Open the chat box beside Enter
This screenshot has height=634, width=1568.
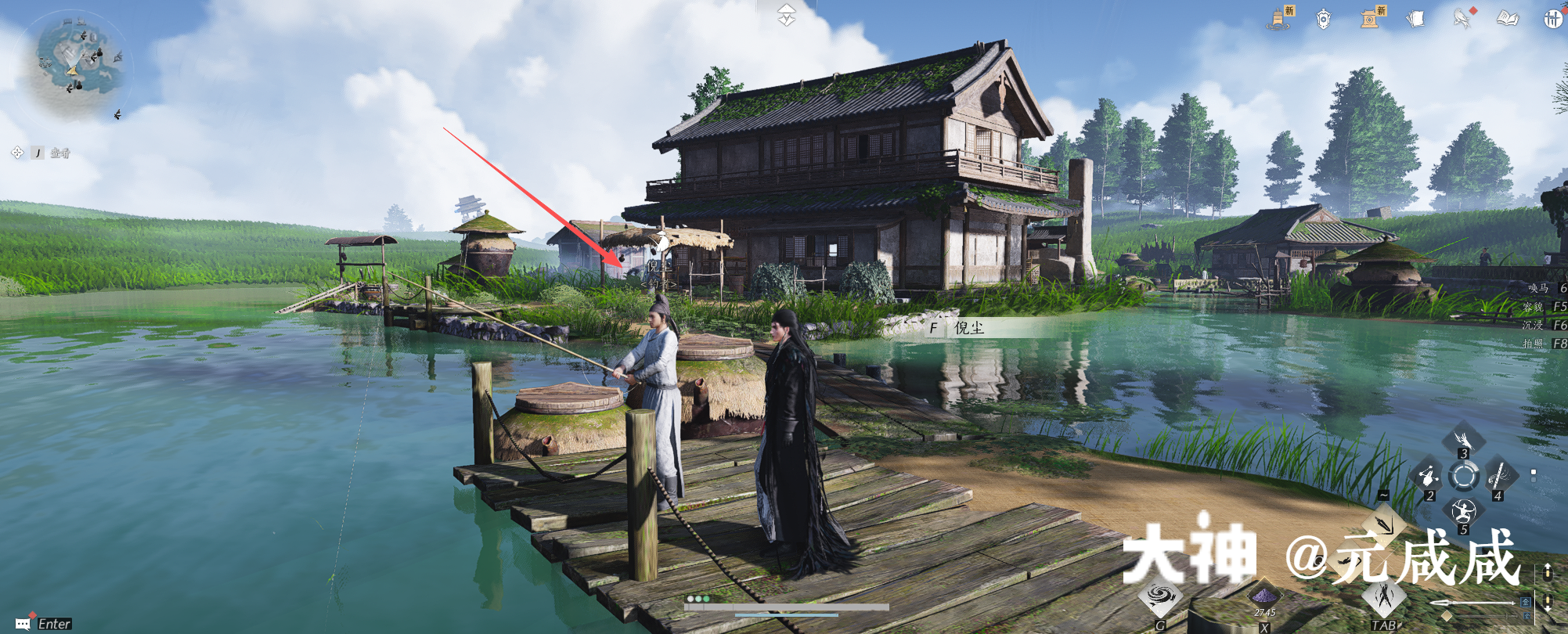coord(23,624)
